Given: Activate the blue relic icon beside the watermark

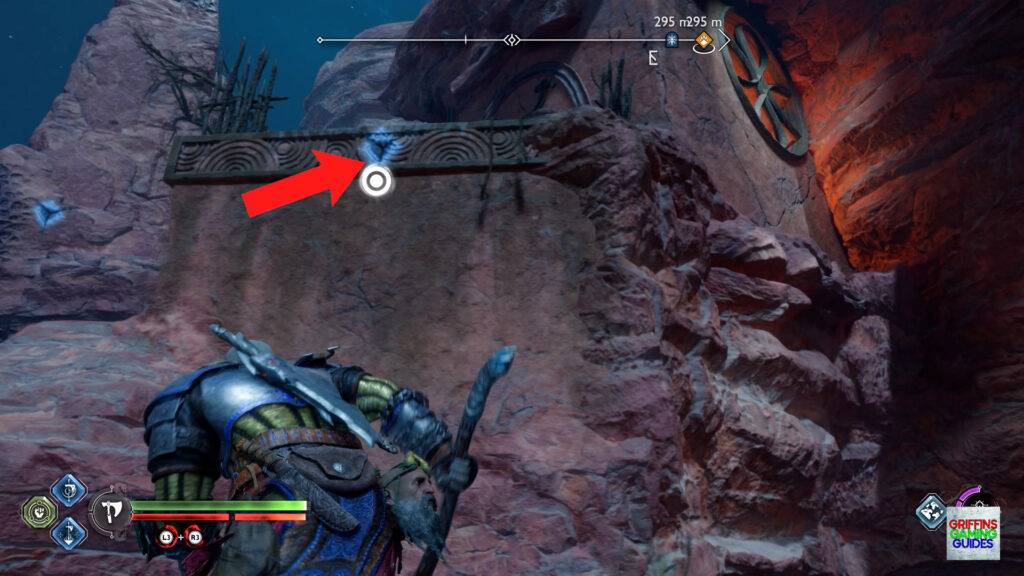Looking at the screenshot, I should (x=931, y=511).
